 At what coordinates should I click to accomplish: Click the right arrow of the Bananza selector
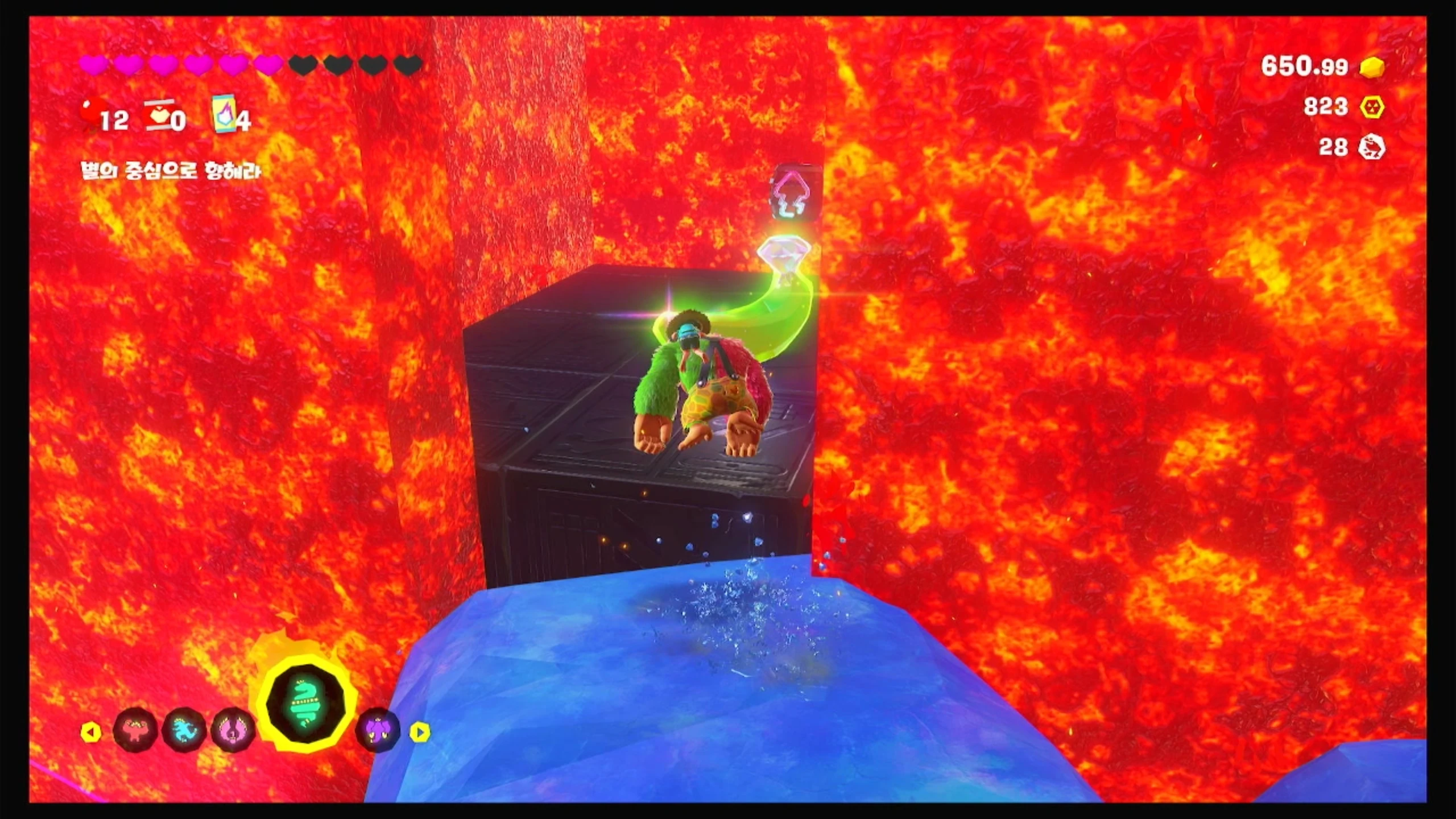[x=419, y=732]
